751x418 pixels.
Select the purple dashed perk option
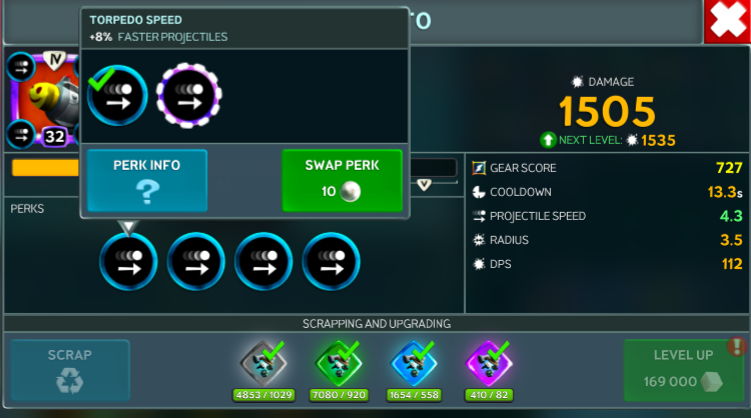click(189, 96)
